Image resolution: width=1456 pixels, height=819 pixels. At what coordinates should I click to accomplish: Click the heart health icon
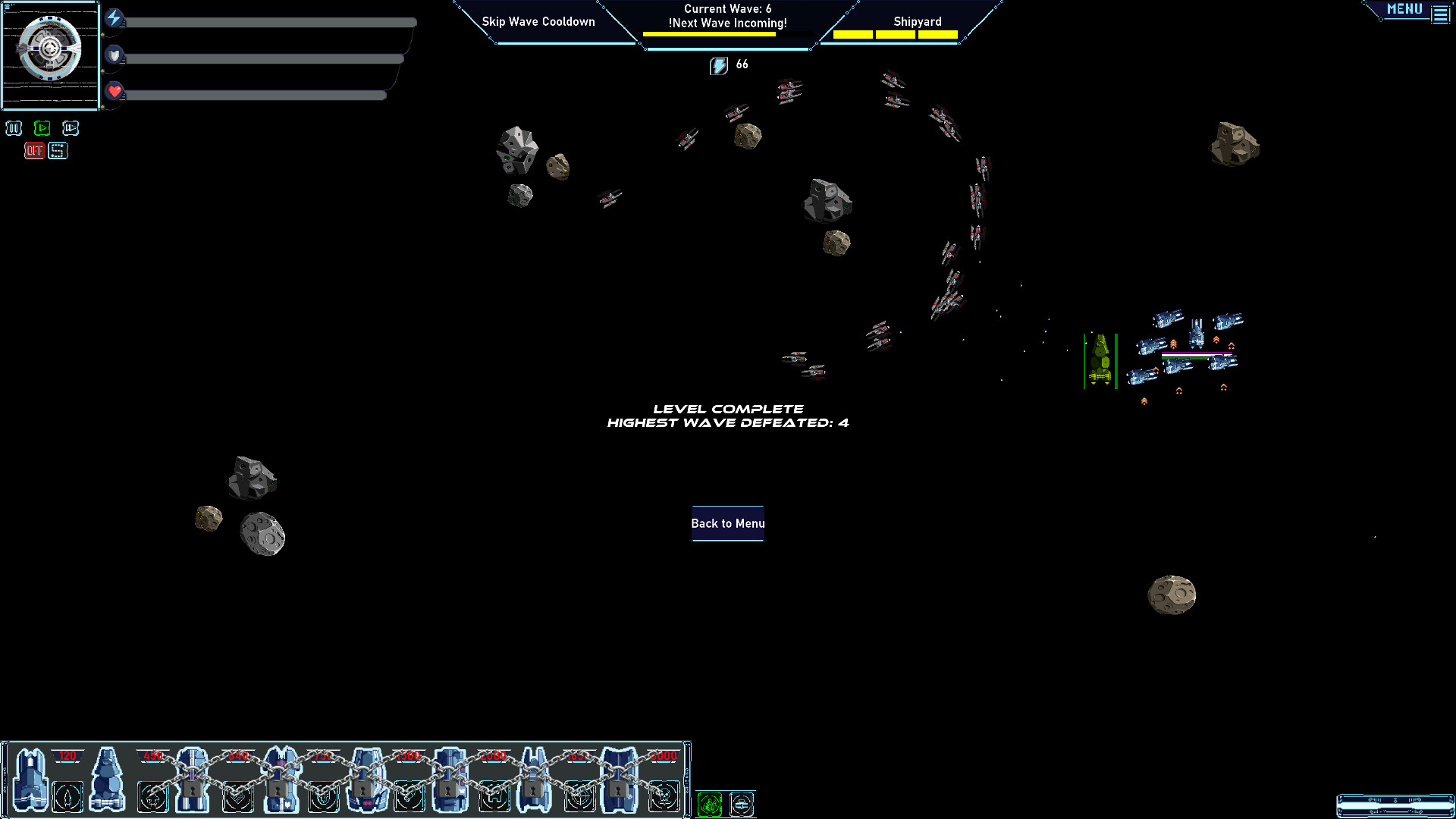tap(114, 93)
